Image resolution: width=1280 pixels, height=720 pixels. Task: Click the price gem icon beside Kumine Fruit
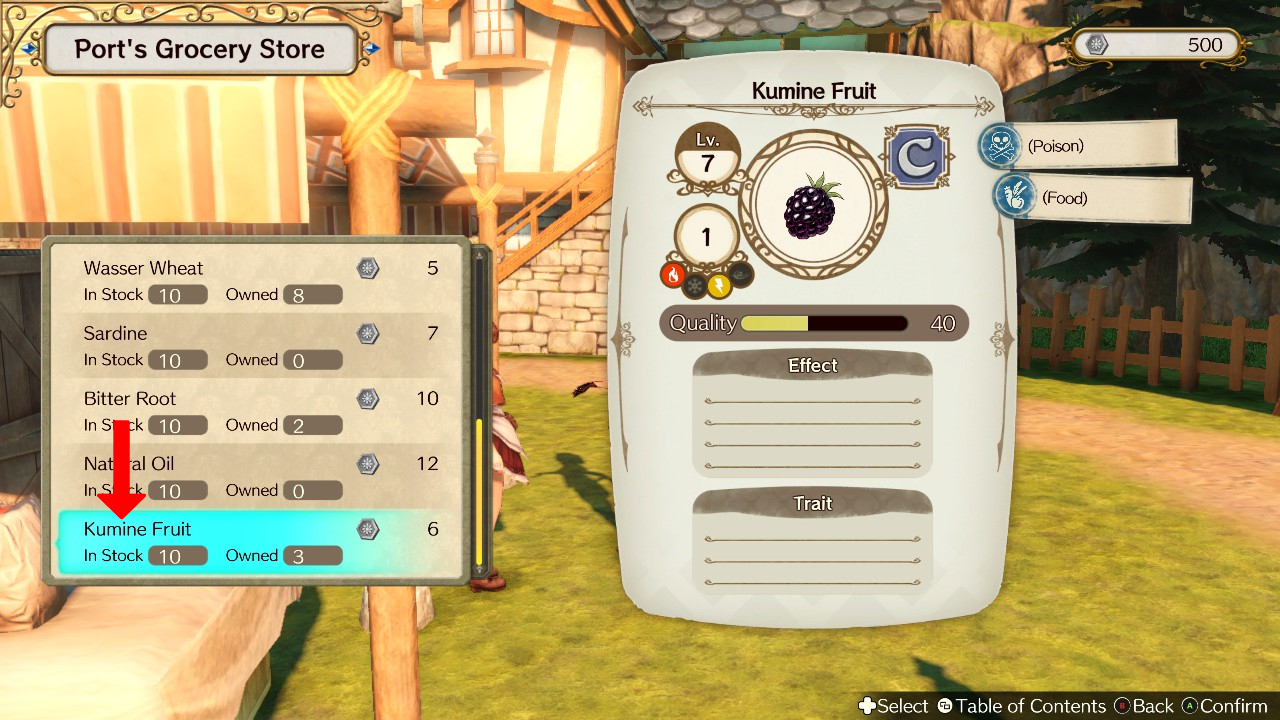point(367,529)
